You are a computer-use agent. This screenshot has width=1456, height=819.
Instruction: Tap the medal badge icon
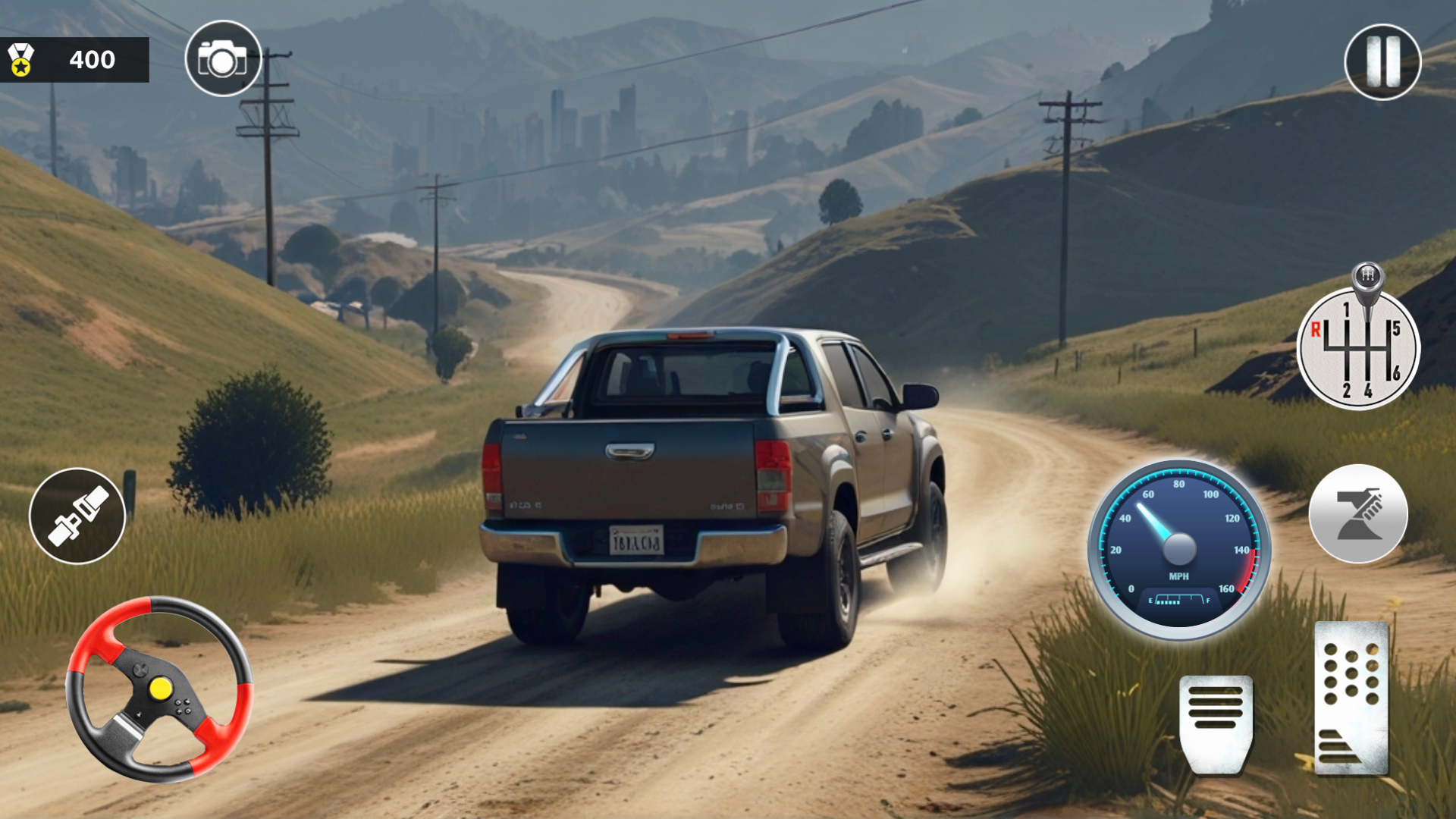pos(23,59)
